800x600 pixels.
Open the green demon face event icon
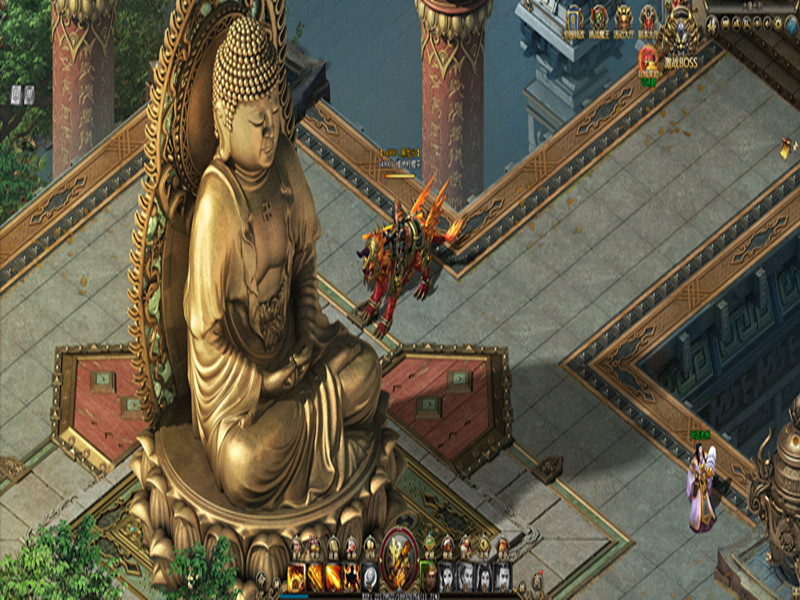599,20
